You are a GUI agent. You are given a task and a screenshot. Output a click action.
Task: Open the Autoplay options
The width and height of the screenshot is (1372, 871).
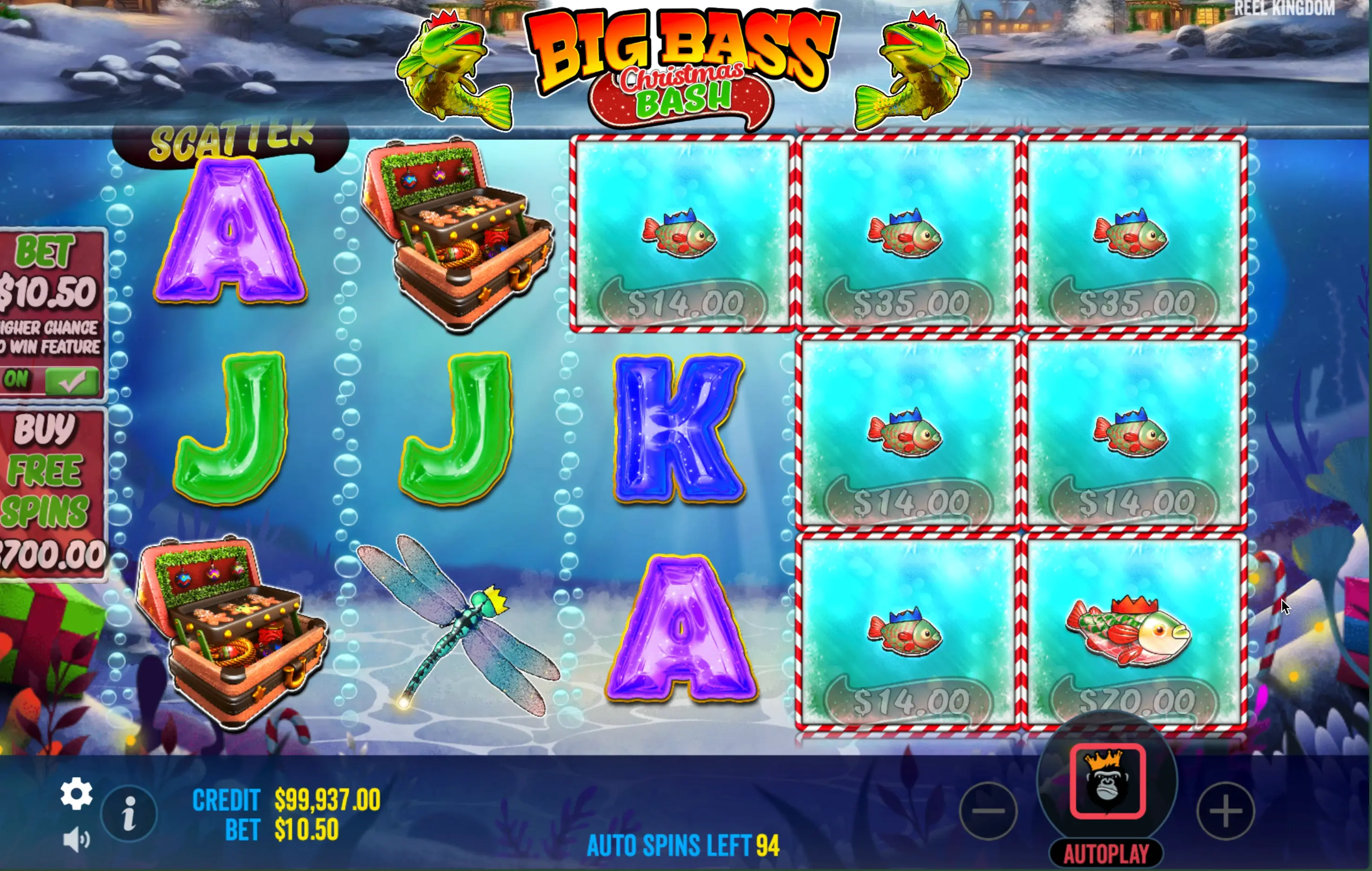tap(1106, 854)
